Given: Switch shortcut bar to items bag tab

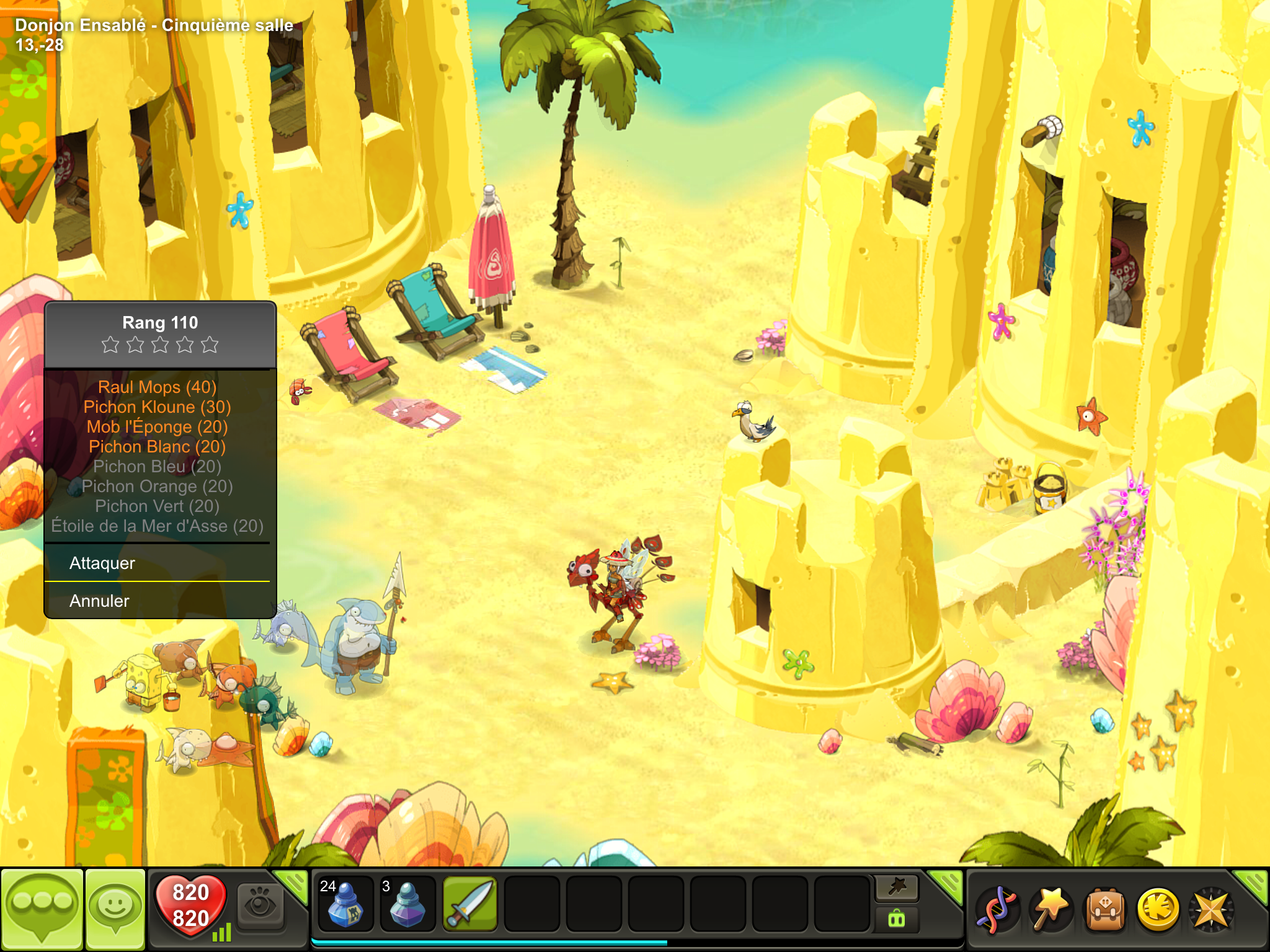Looking at the screenshot, I should point(897,919).
